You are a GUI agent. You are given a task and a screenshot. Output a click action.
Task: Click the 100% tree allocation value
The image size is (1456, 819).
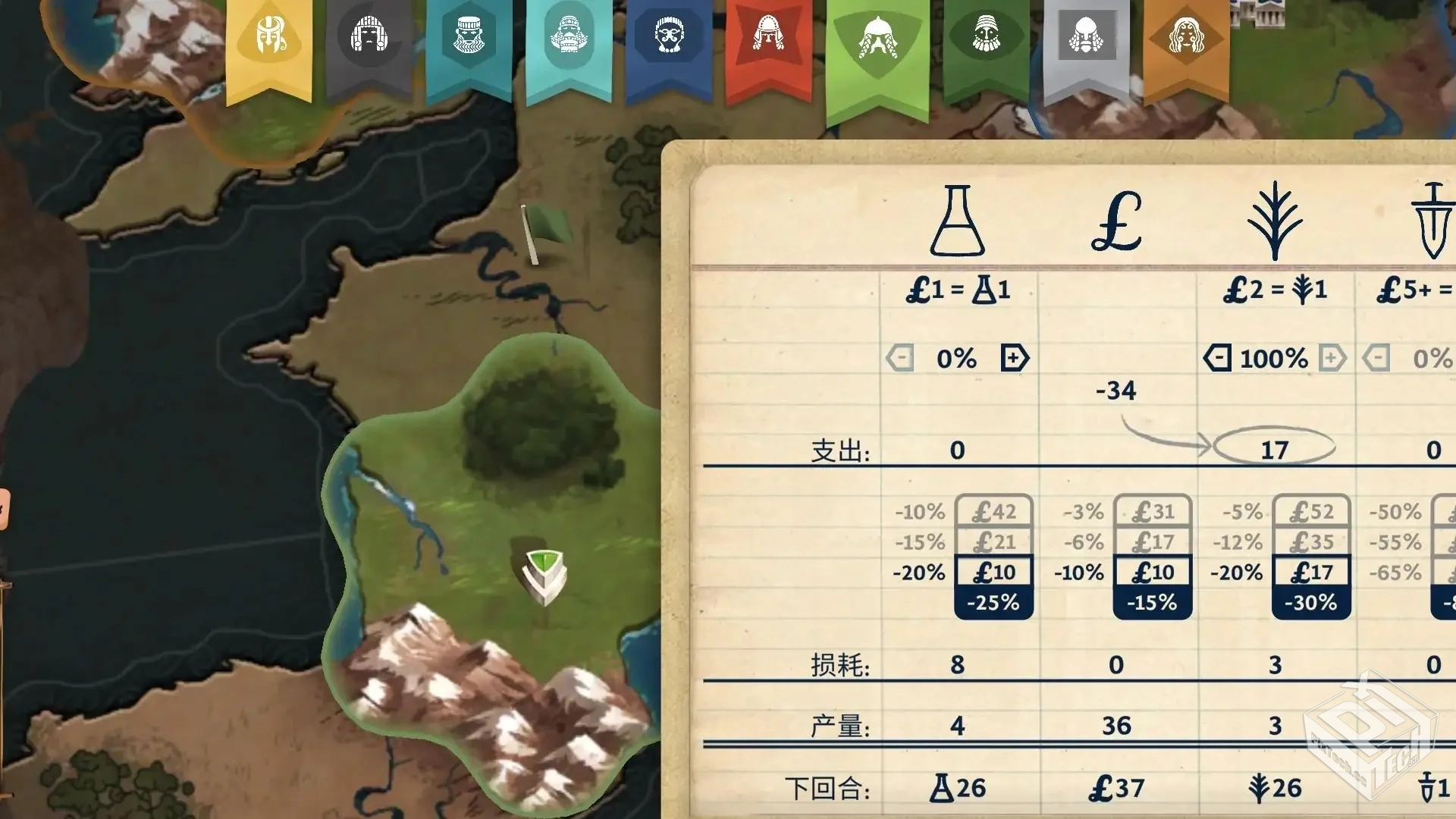click(1272, 356)
